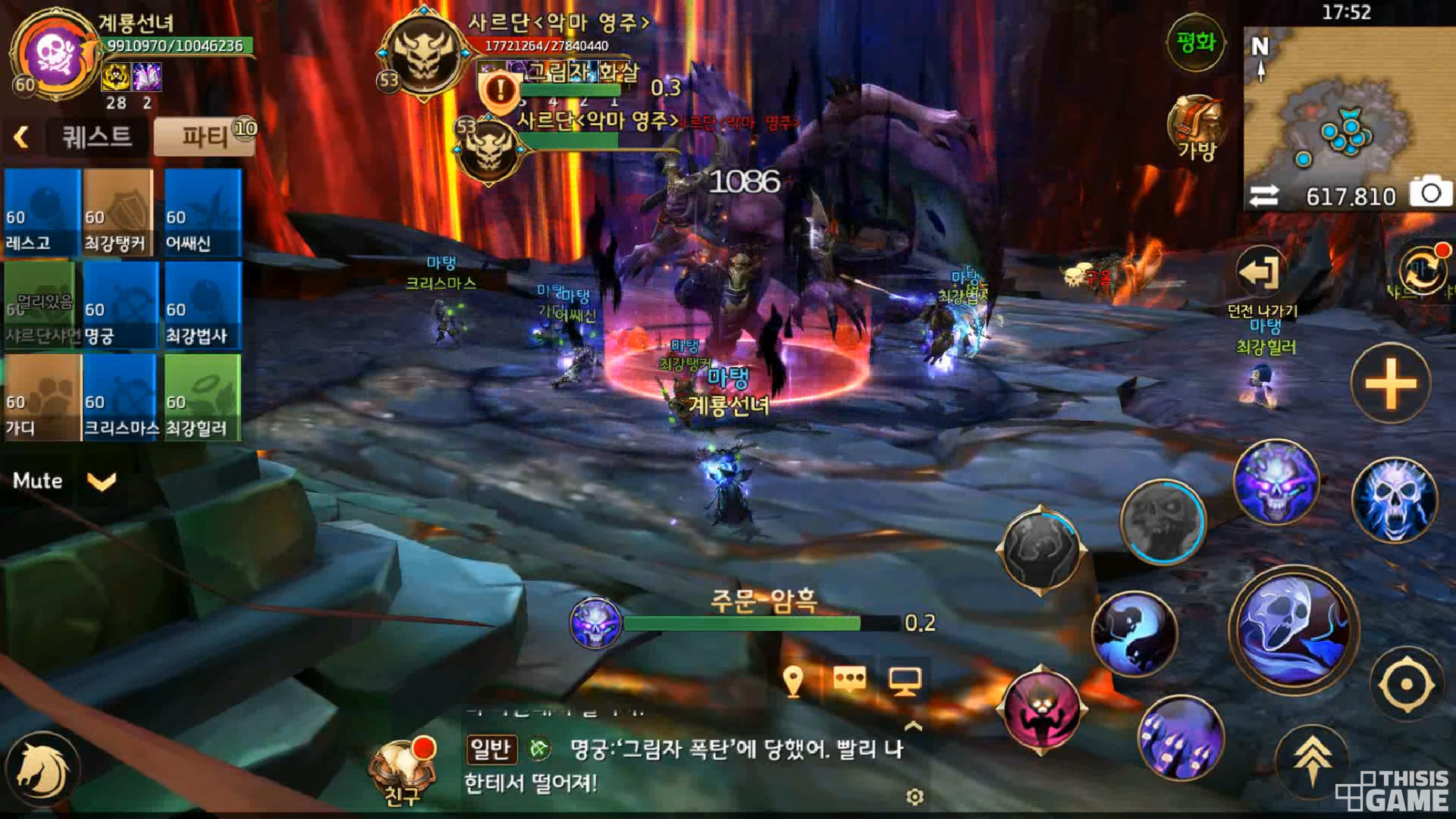
Task: Switch to the 파티 tab
Action: pos(205,137)
